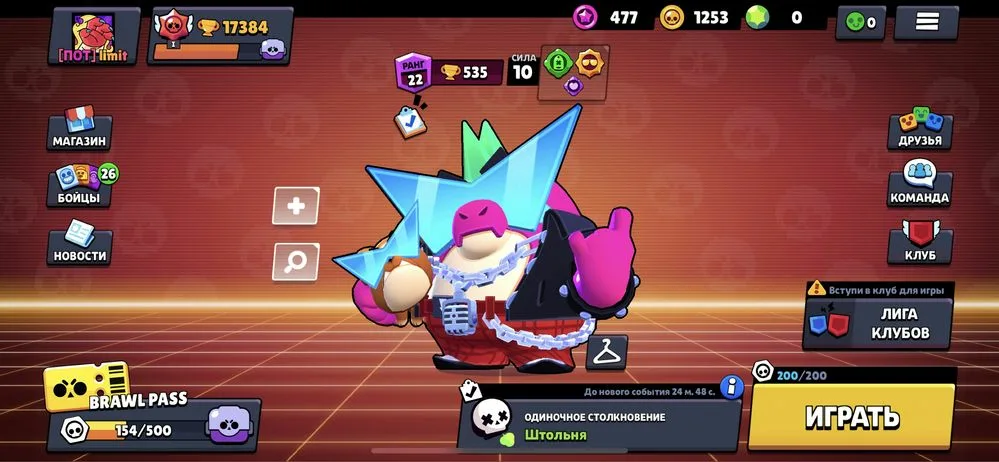
Task: Open the hamburger main menu
Action: pyautogui.click(x=926, y=21)
